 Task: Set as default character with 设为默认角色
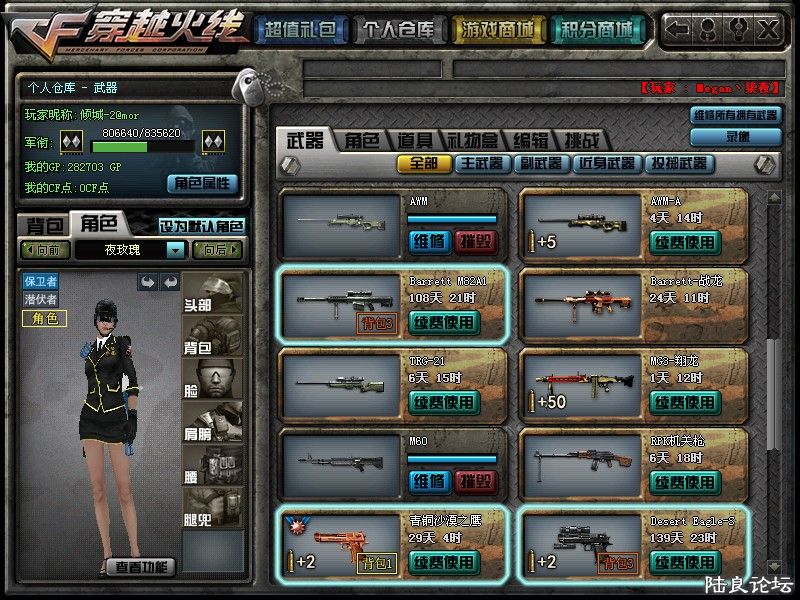201,226
